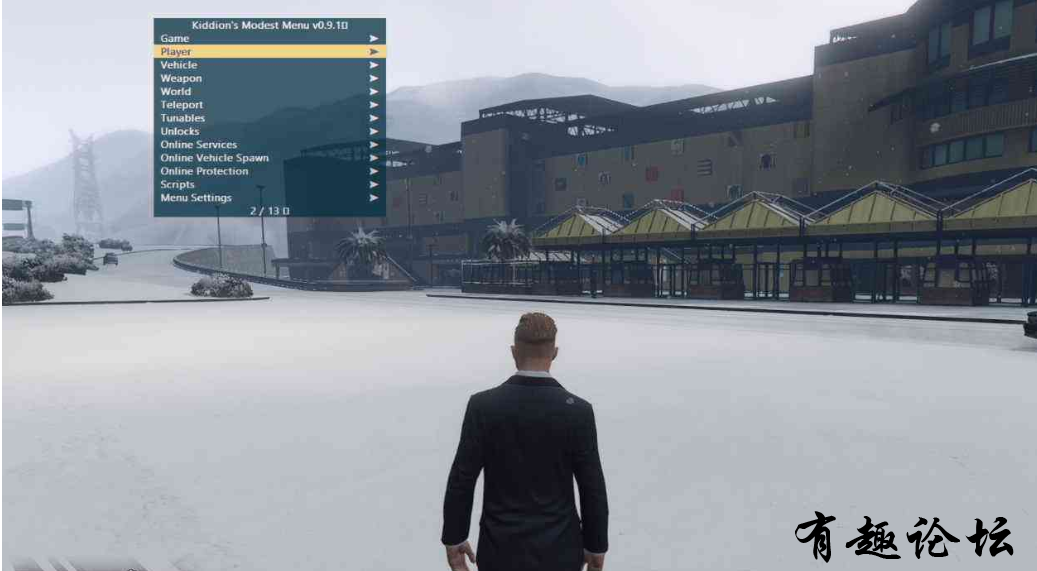Screen dimensions: 1037x571
Task: Open the World submenu
Action: (x=176, y=91)
